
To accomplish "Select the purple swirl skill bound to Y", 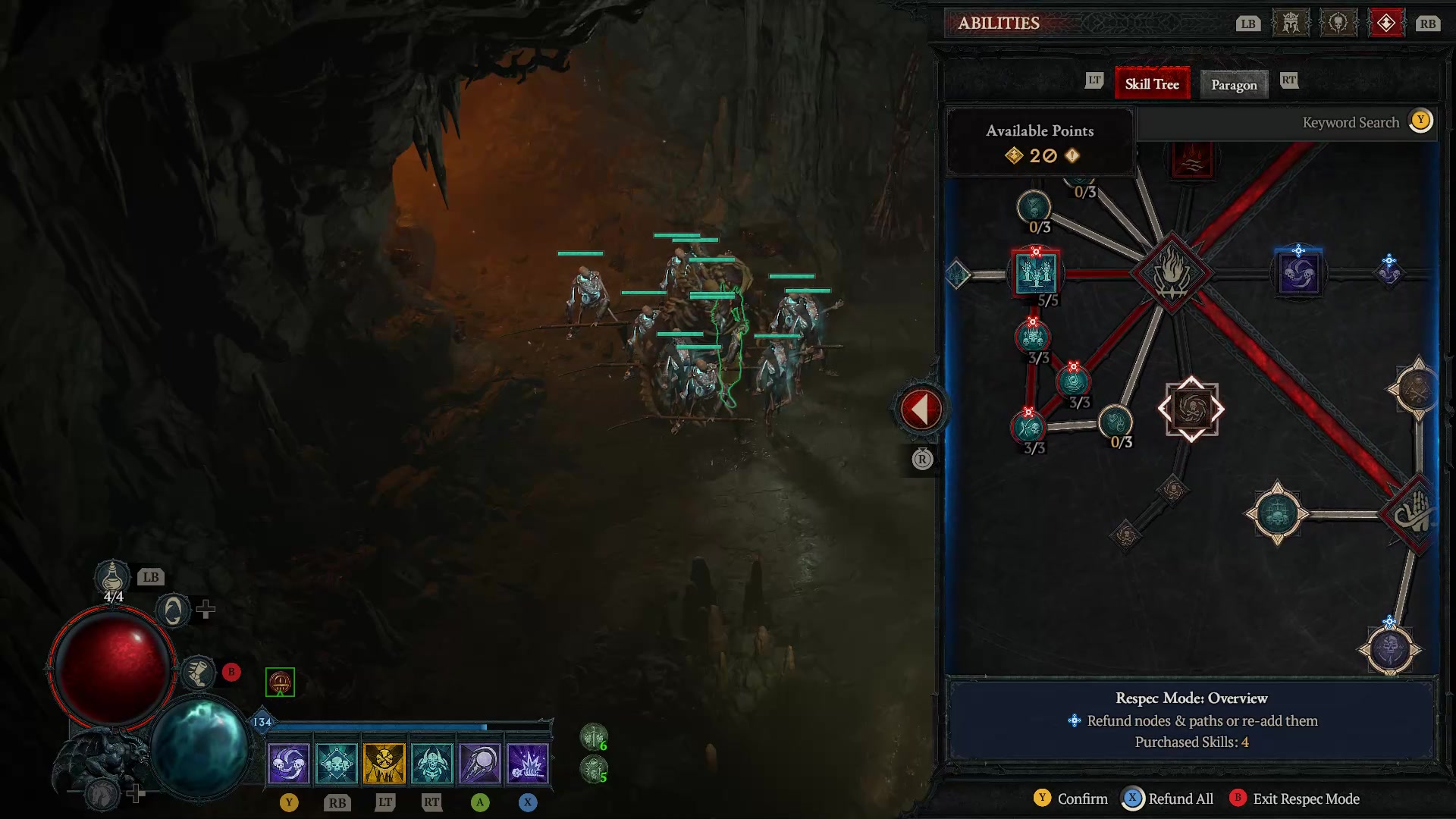I will (x=290, y=762).
